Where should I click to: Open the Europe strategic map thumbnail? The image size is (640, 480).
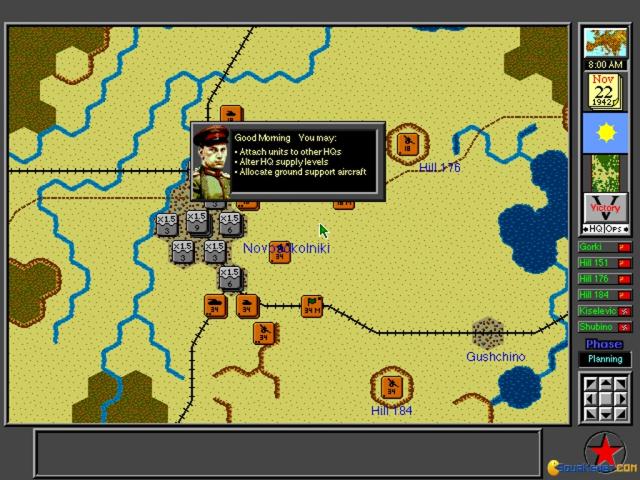(604, 43)
